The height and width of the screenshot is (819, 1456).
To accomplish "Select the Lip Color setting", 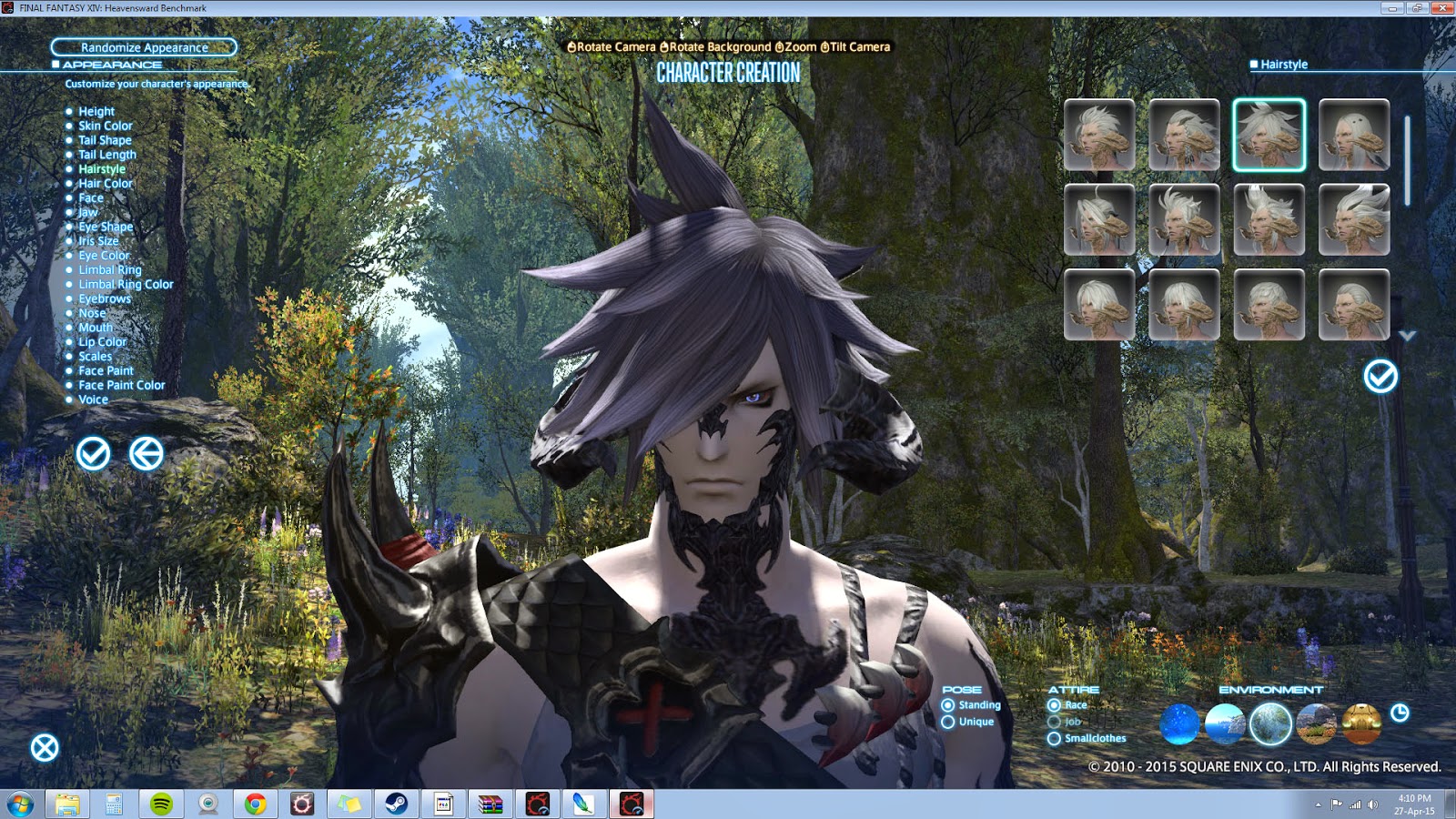I will 101,341.
